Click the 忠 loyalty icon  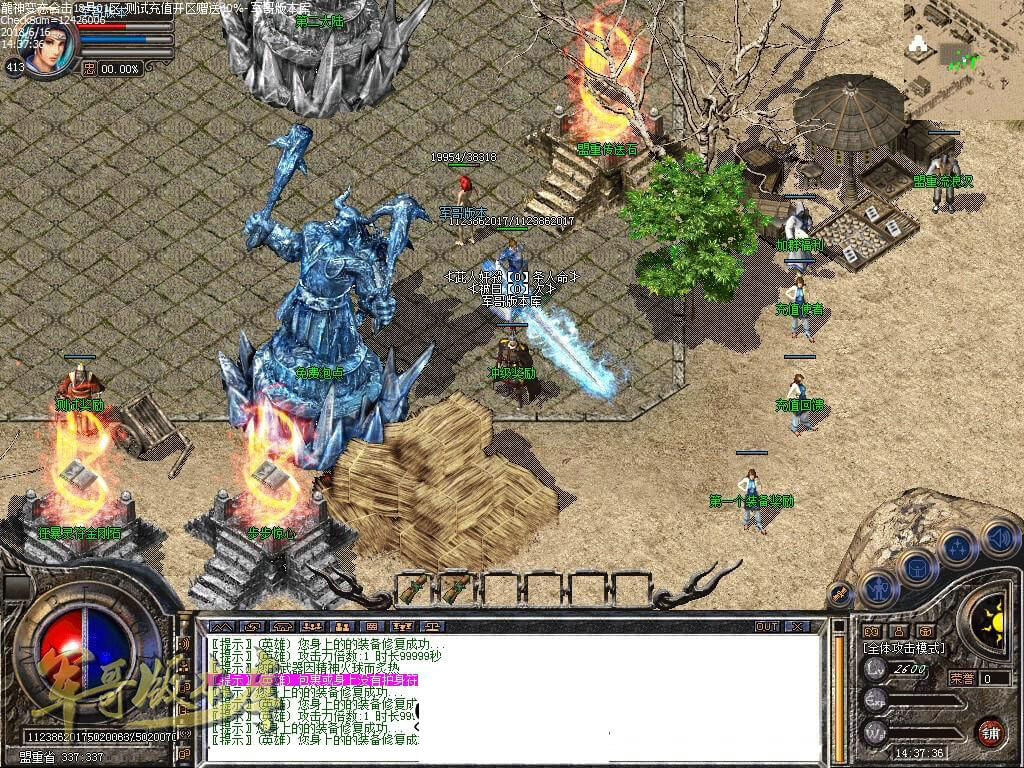coord(89,68)
